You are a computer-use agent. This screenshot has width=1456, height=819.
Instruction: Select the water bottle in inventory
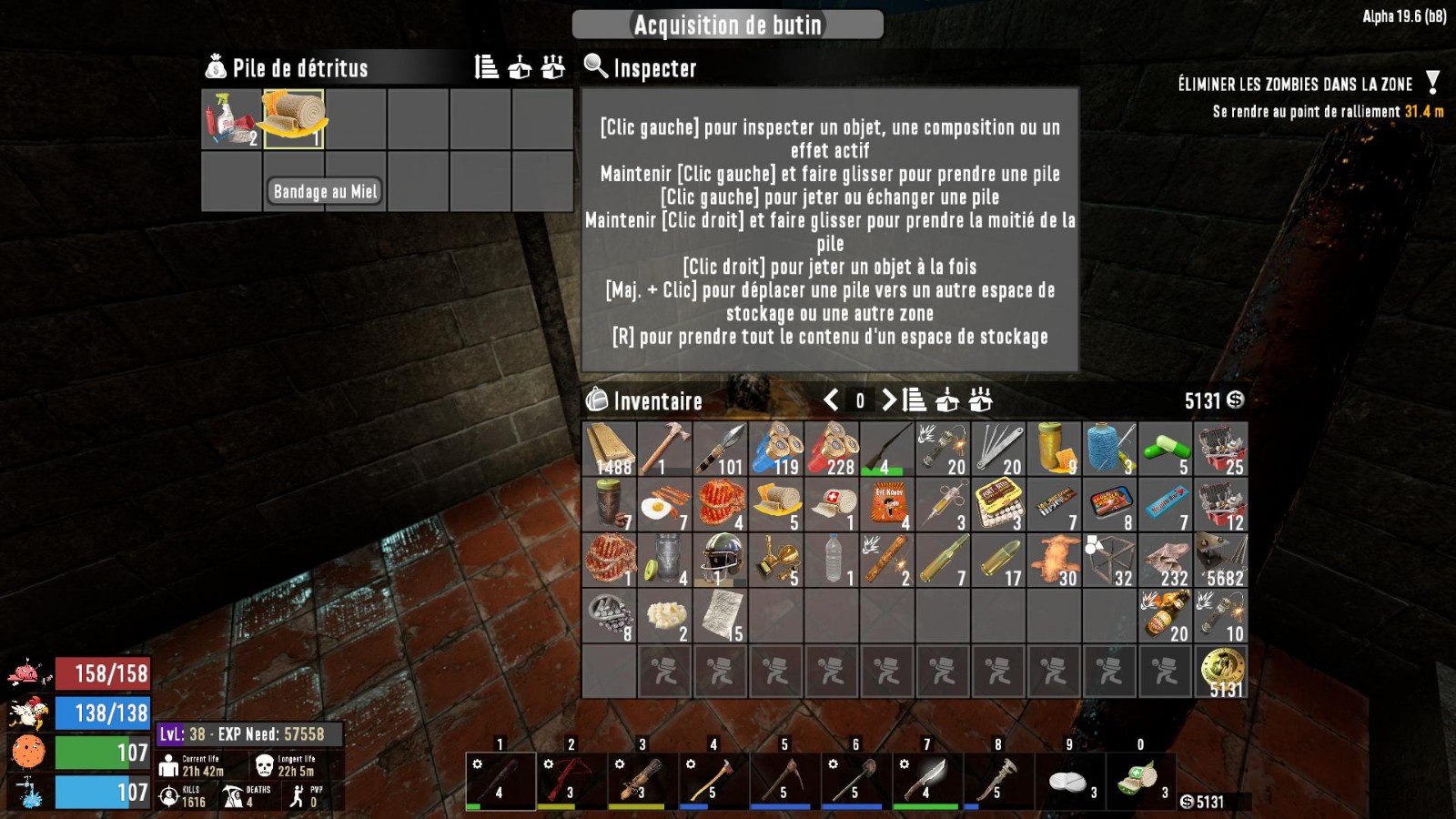click(832, 560)
